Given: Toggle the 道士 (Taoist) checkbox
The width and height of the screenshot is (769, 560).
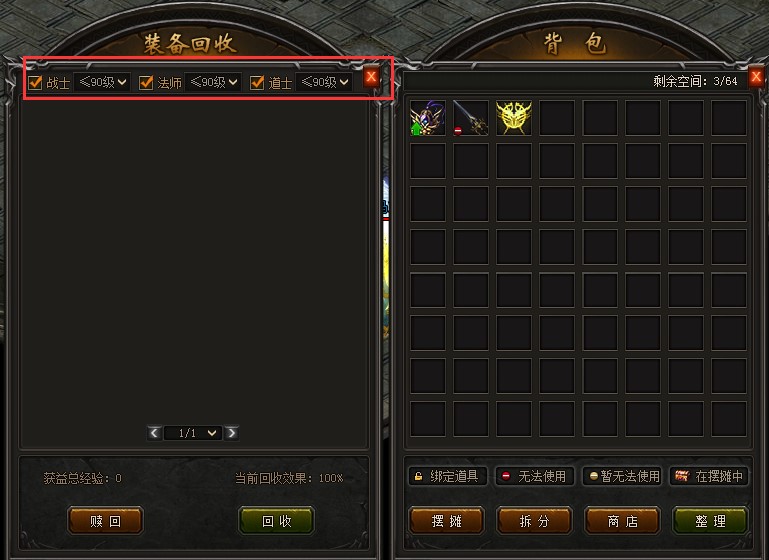Looking at the screenshot, I should tap(257, 83).
